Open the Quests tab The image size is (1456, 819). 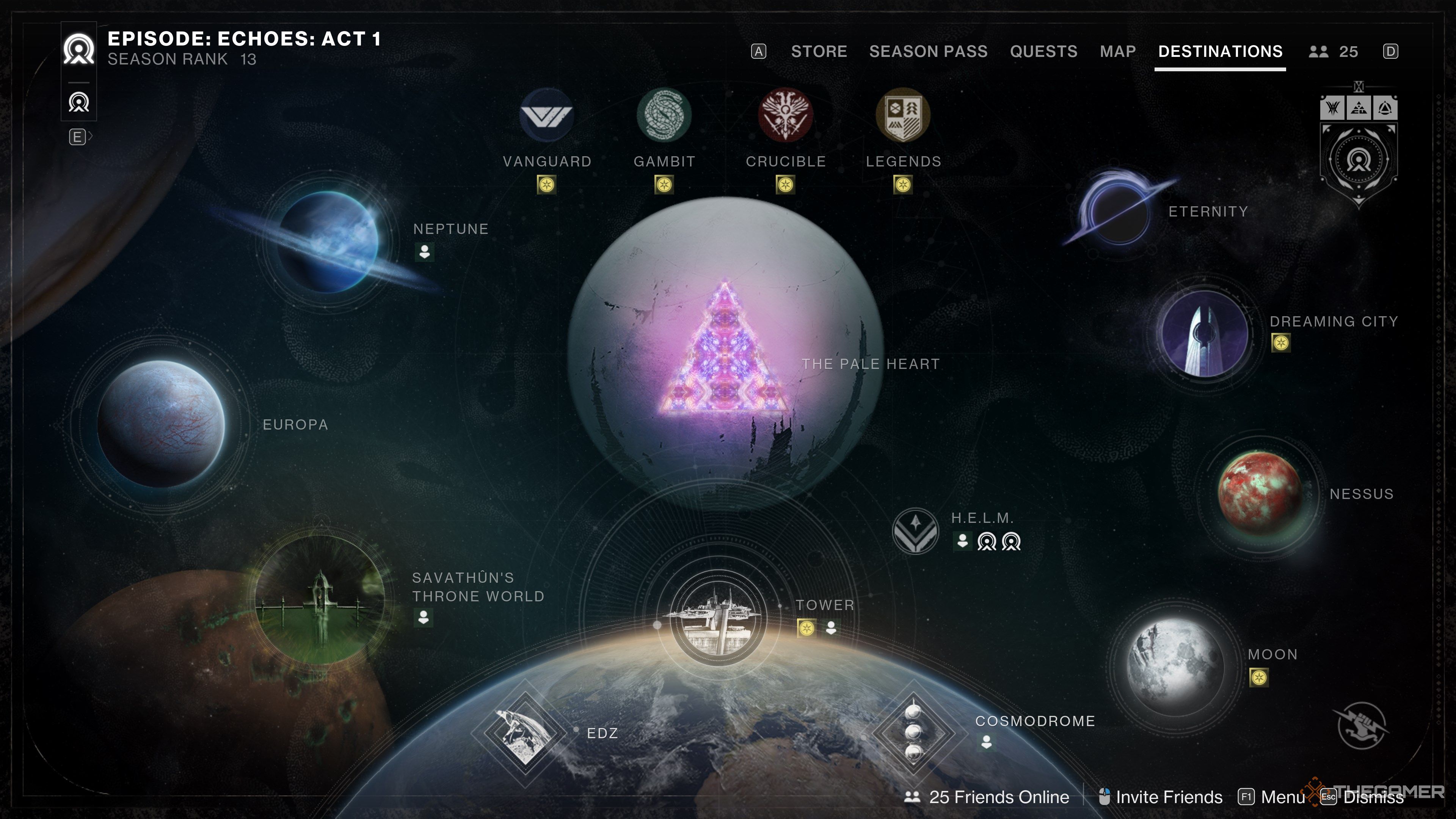[x=1043, y=52]
